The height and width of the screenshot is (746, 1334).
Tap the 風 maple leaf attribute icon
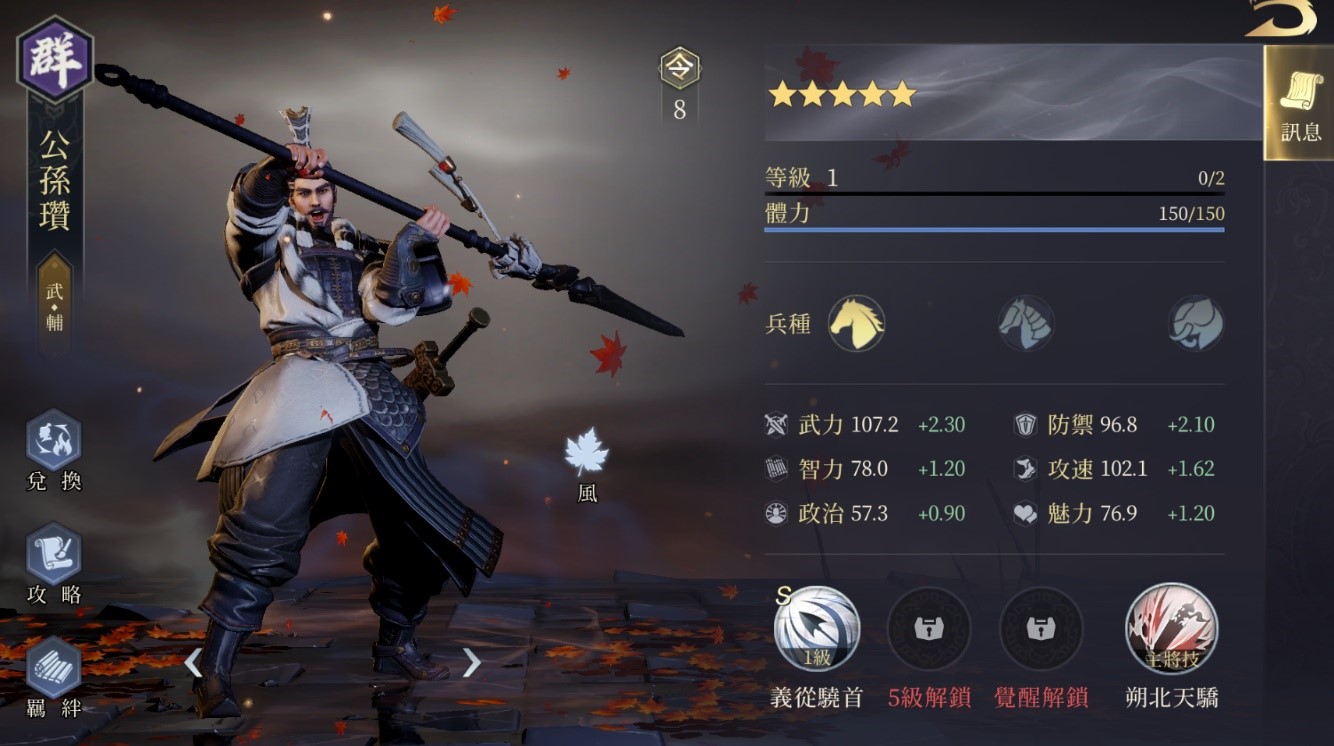[586, 453]
